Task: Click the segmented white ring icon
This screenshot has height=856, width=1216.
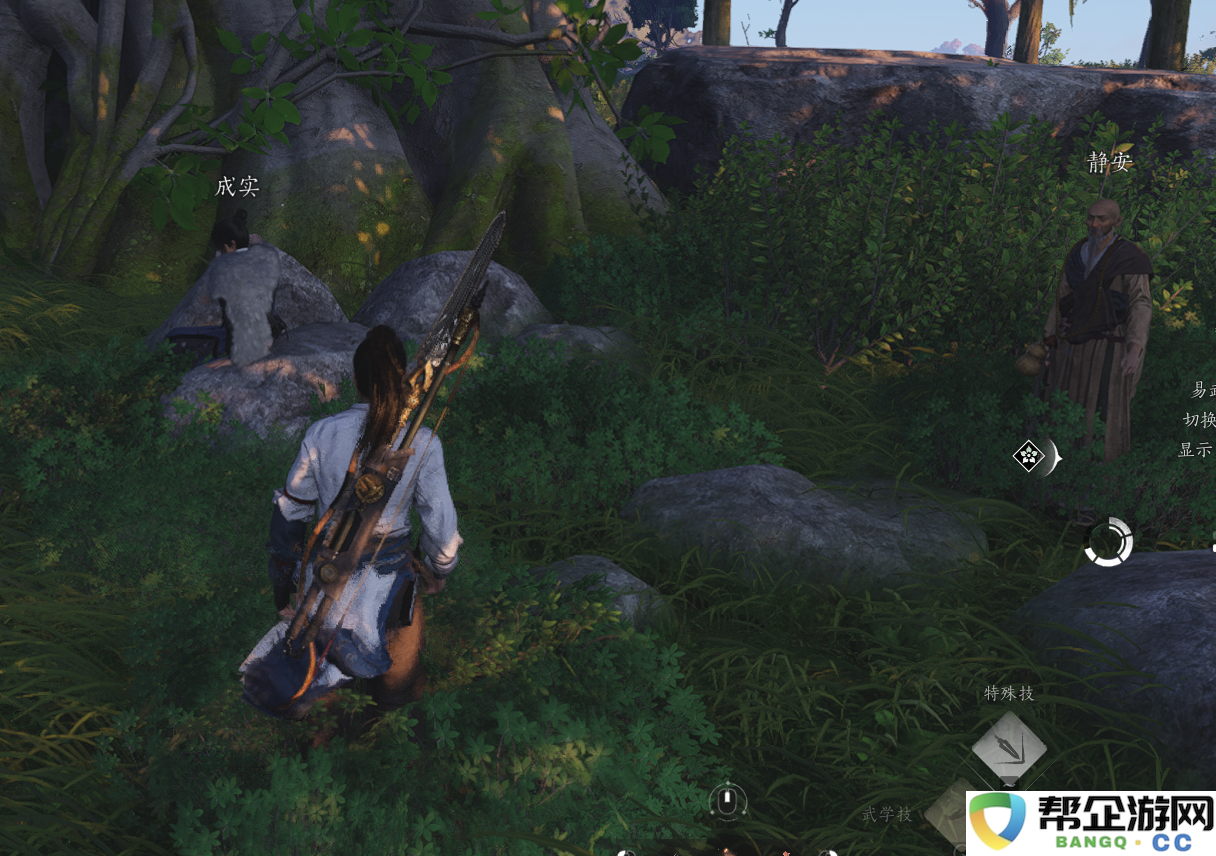Action: 1108,542
